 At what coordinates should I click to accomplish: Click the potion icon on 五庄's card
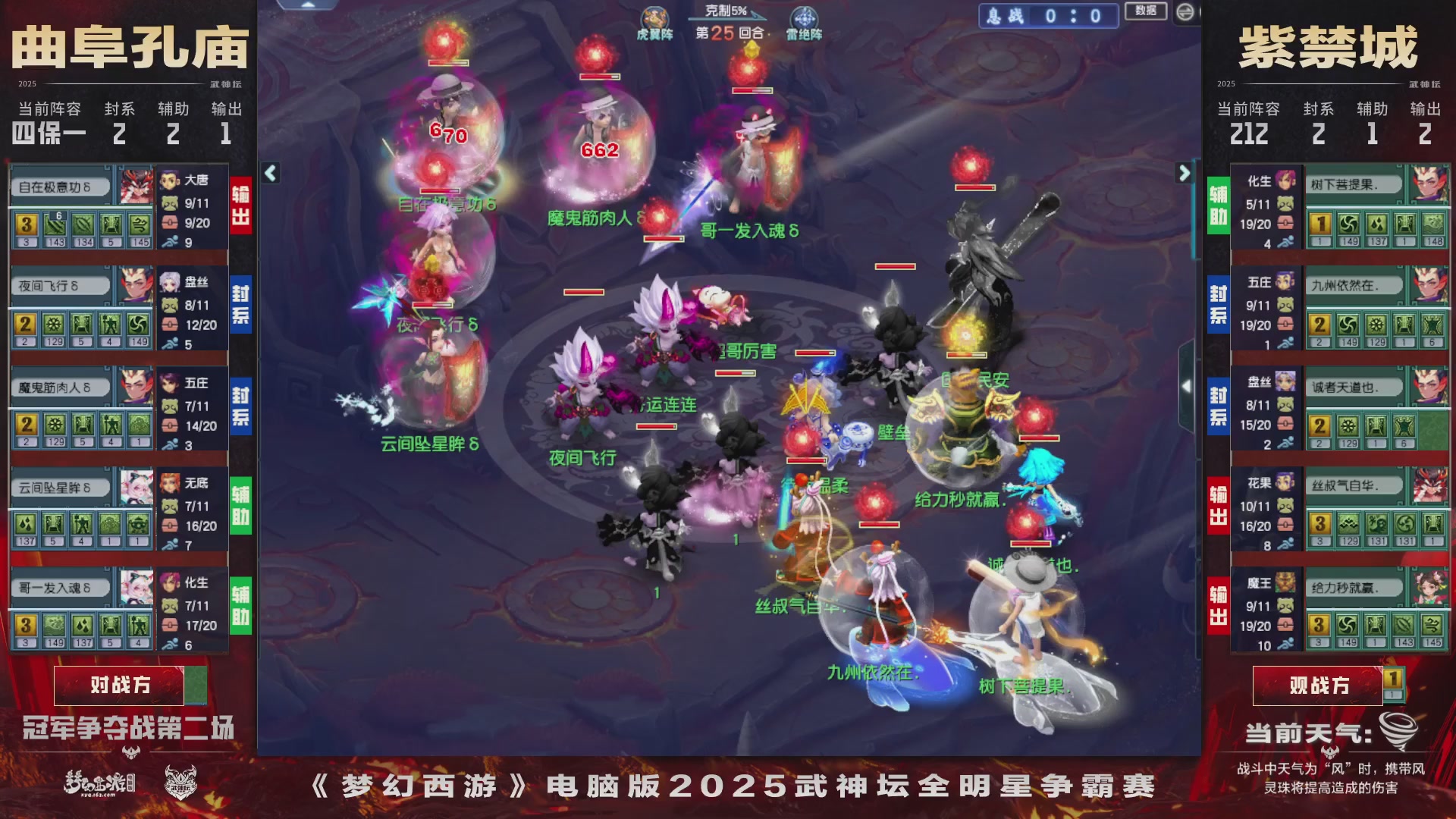pyautogui.click(x=171, y=425)
